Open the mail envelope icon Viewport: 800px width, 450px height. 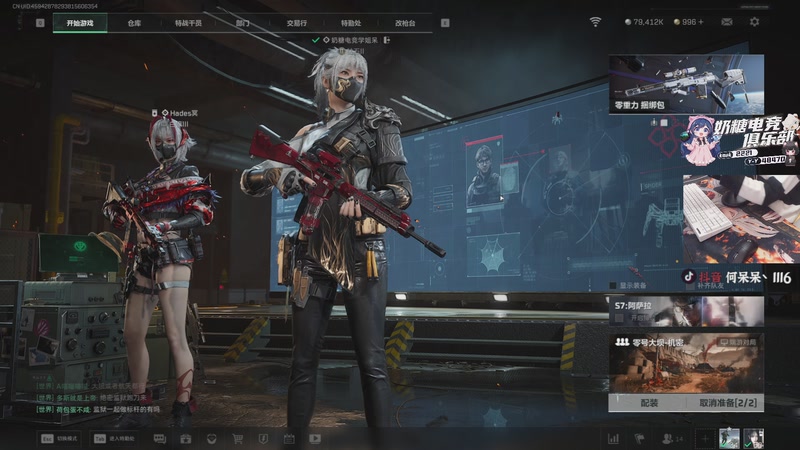pos(726,22)
